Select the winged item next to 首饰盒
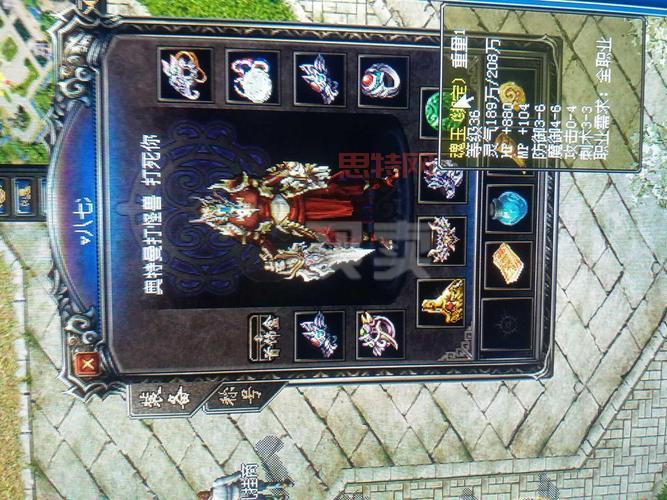The width and height of the screenshot is (667, 500). [x=320, y=335]
